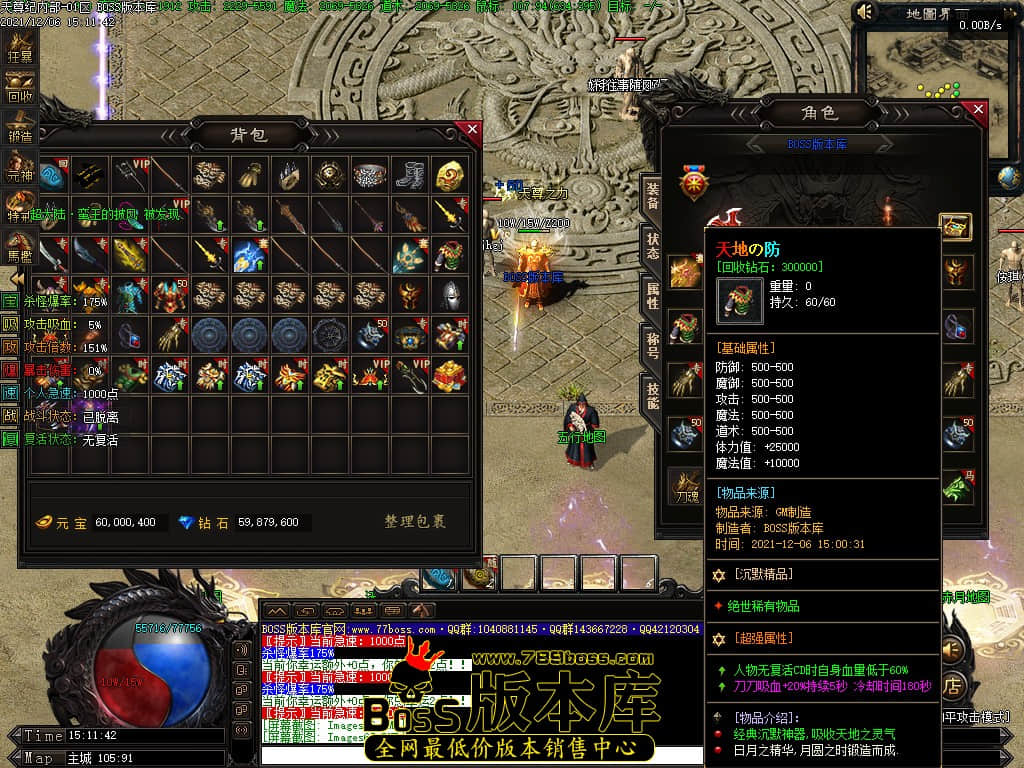Image resolution: width=1024 pixels, height=768 pixels.
Task: Close the 角色 character window
Action: (978, 110)
